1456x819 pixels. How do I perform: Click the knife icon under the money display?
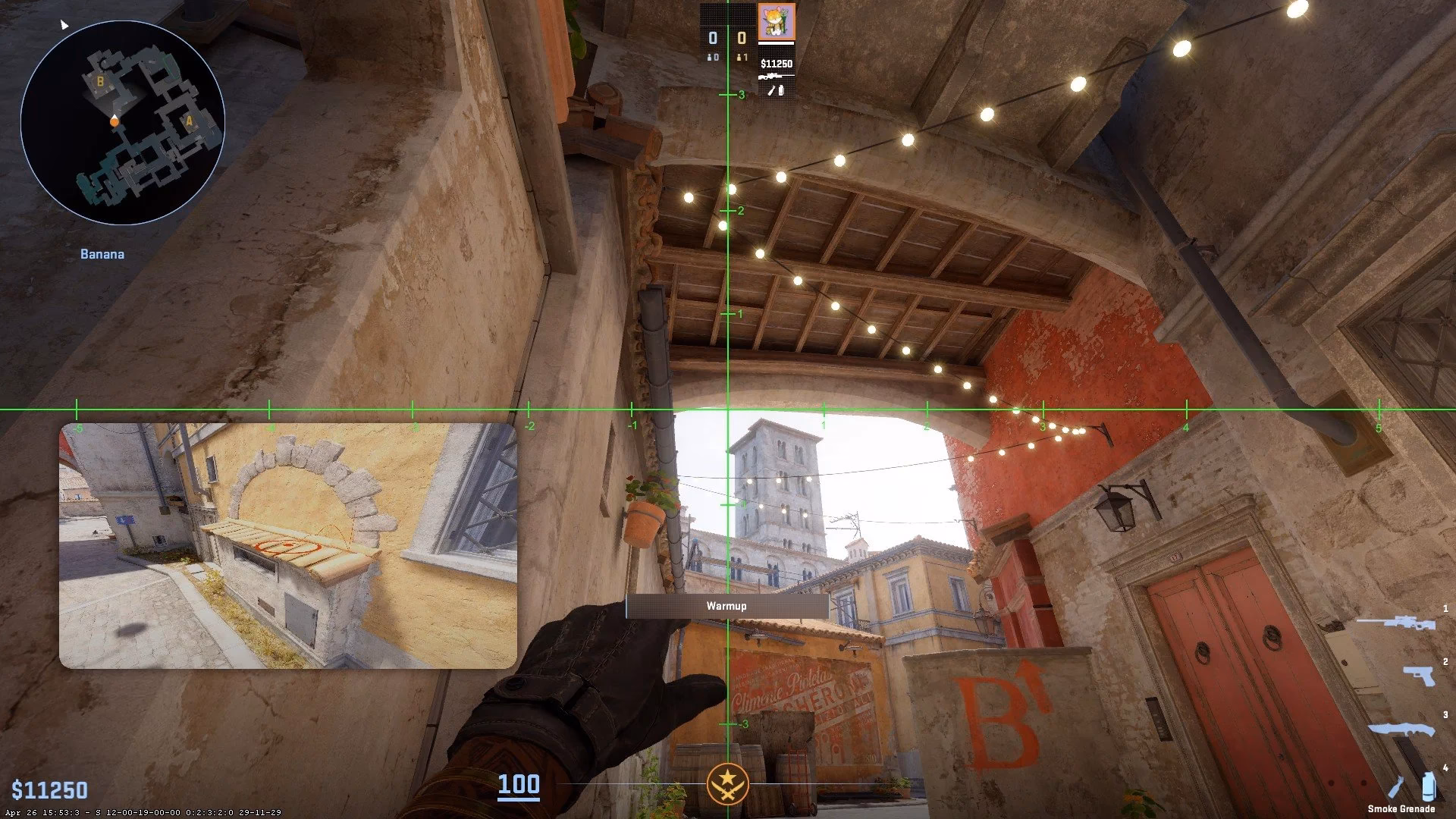click(x=770, y=90)
